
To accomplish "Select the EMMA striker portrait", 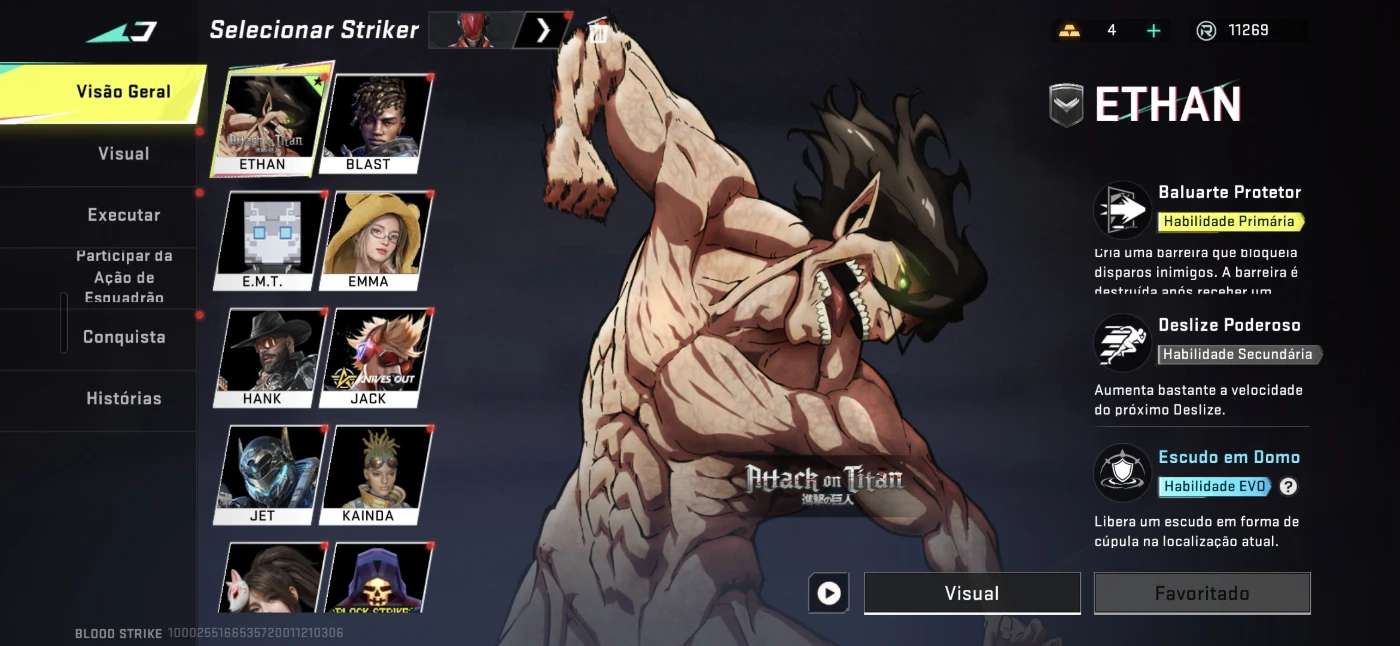I will 373,240.
